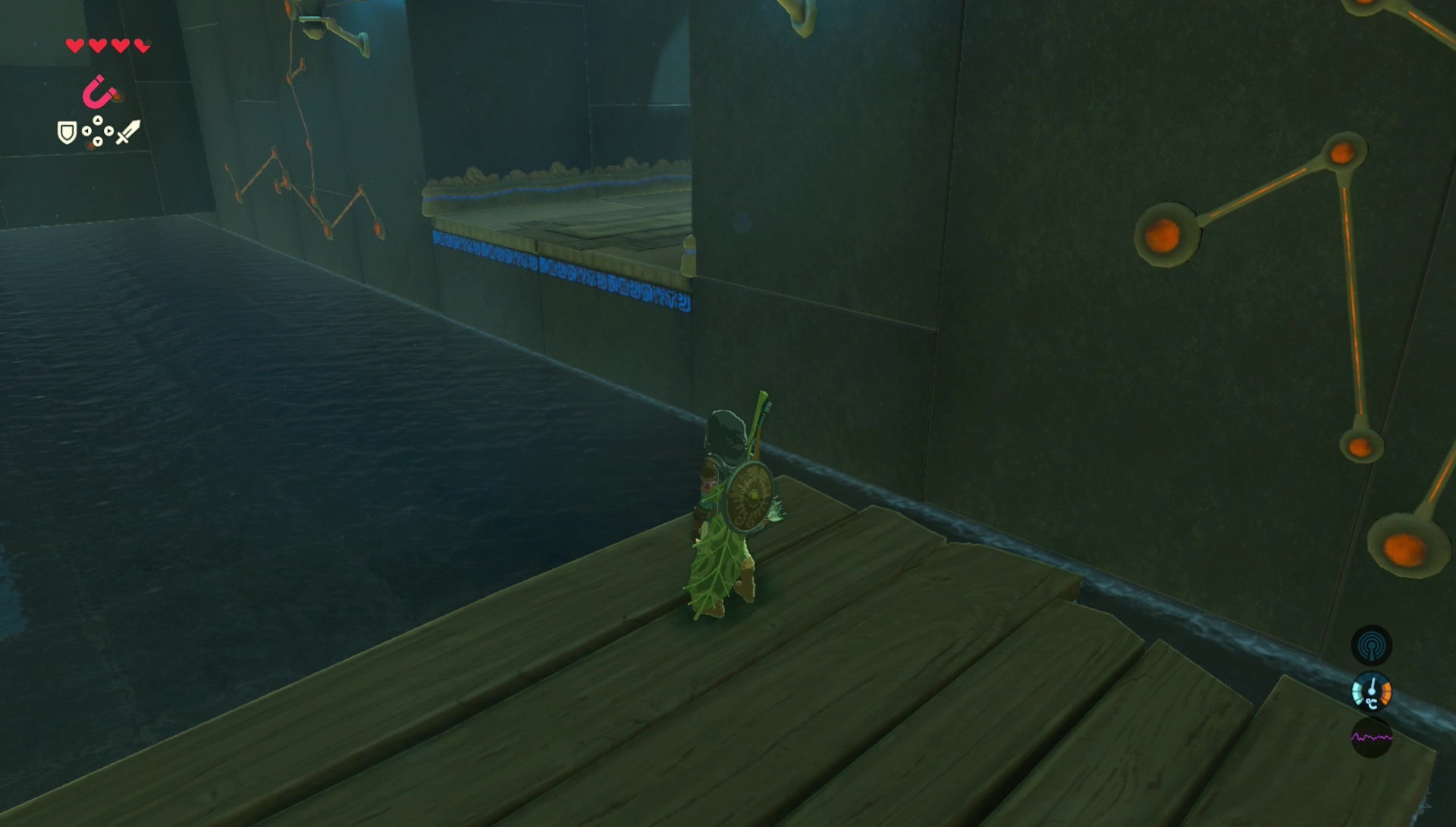Click the sword weapon icon
Screen dimensions: 1456x827
[130, 132]
